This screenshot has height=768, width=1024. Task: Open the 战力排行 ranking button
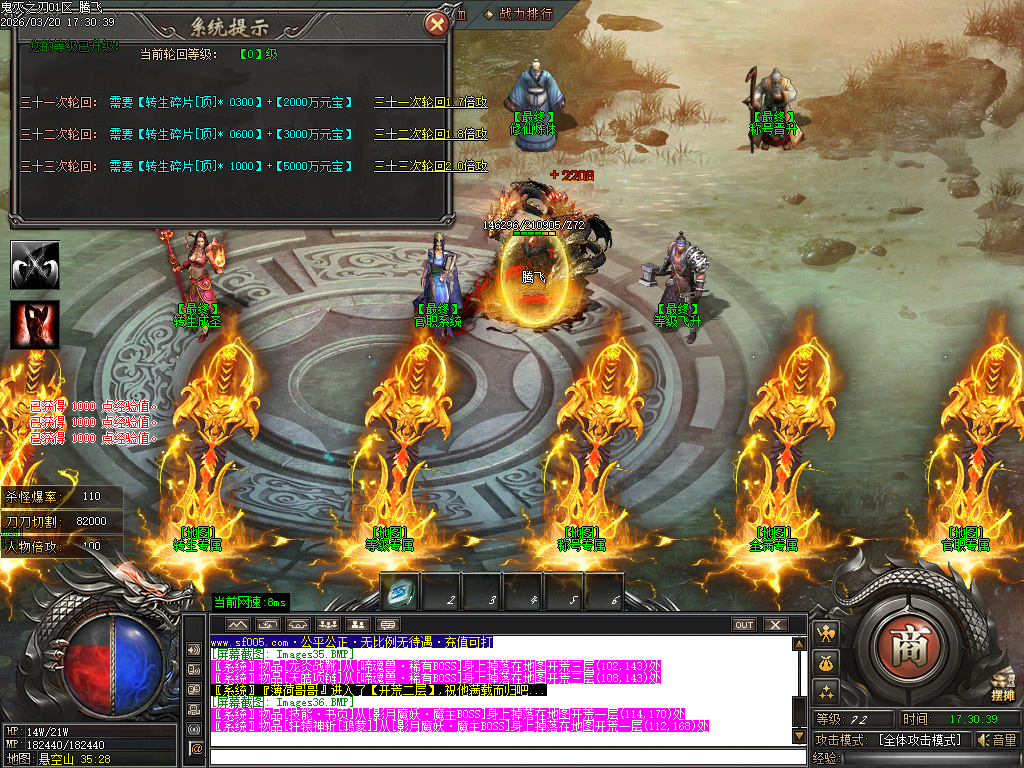pyautogui.click(x=518, y=14)
